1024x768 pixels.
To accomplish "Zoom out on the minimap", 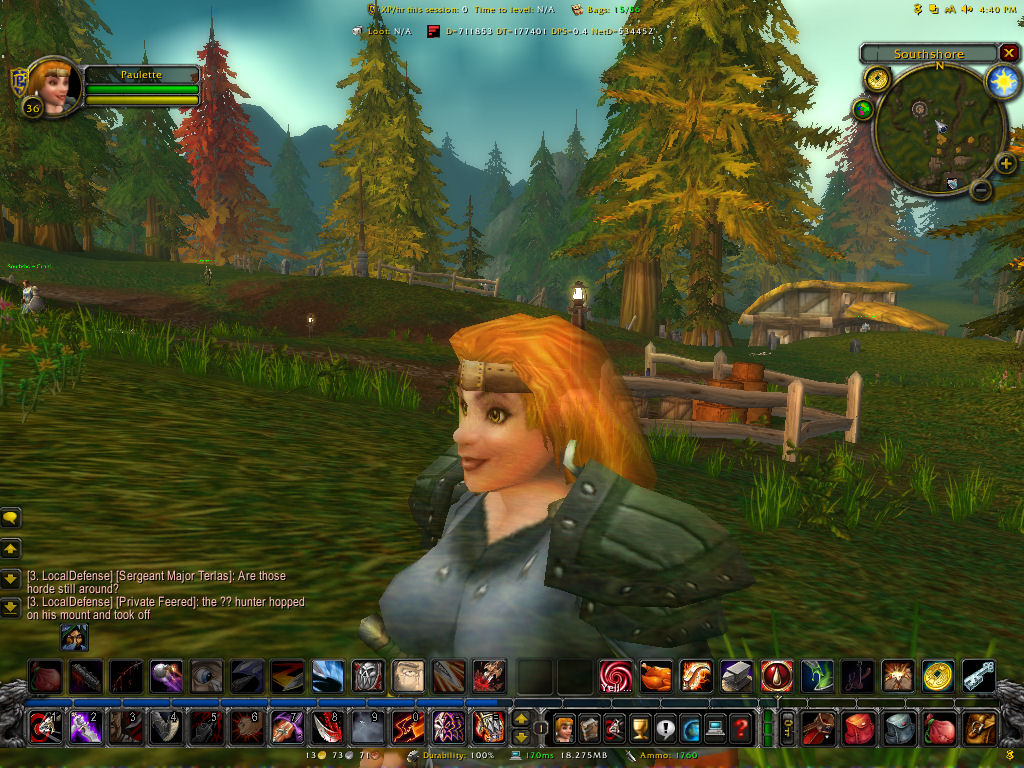I will coord(981,188).
